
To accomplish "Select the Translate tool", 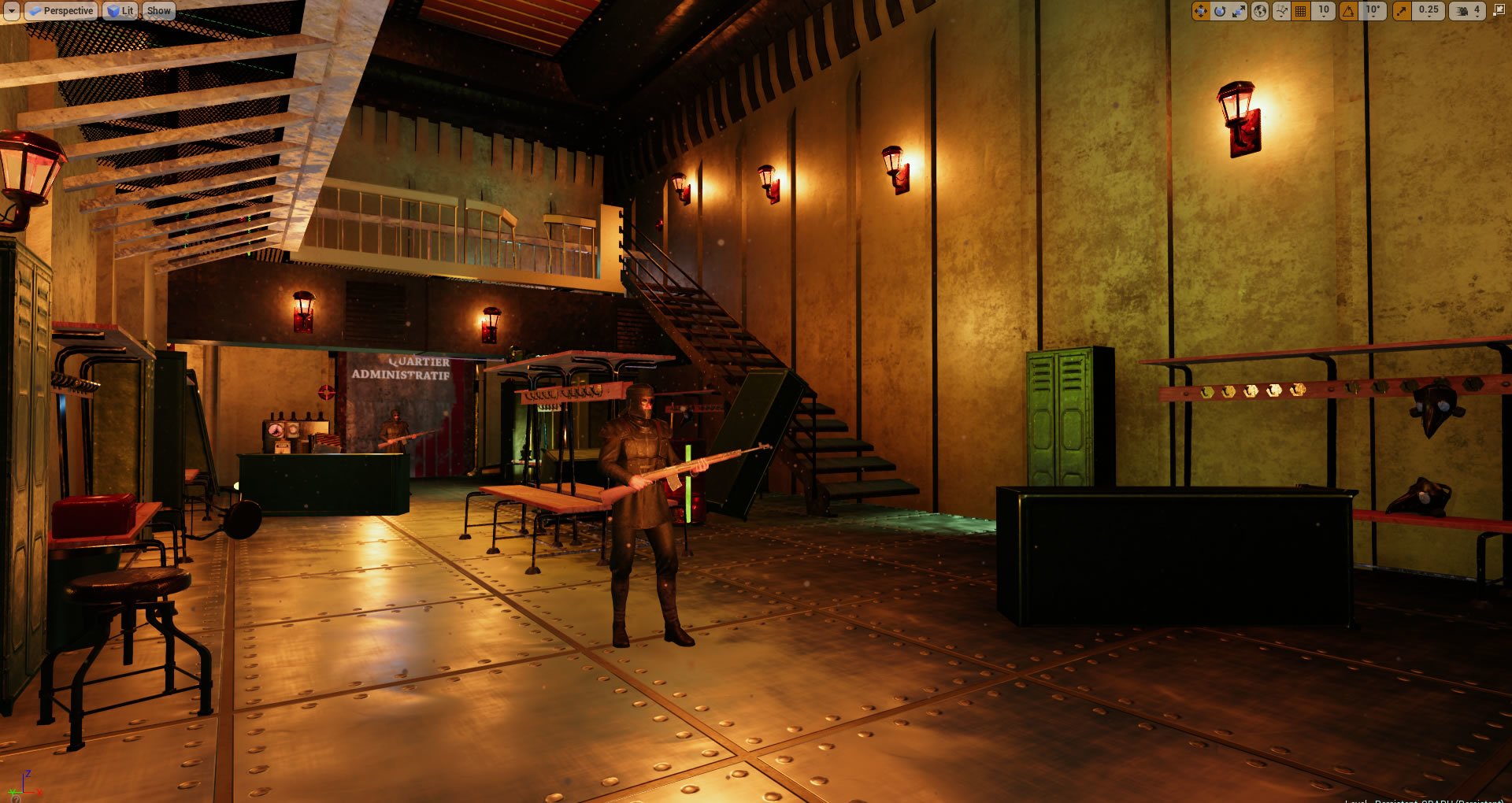I will 1200,11.
